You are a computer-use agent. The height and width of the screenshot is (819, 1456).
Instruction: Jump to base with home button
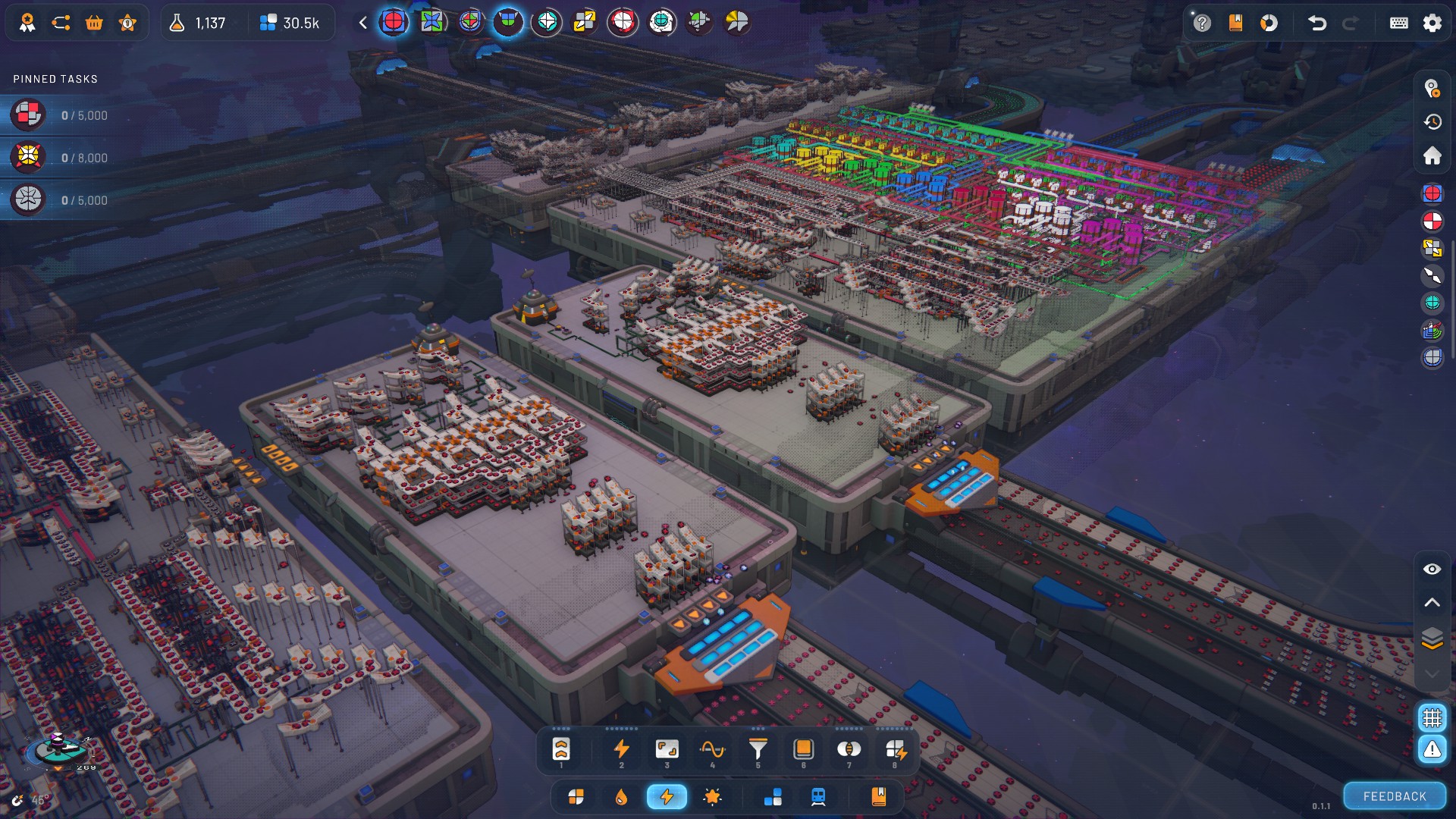pos(1432,155)
